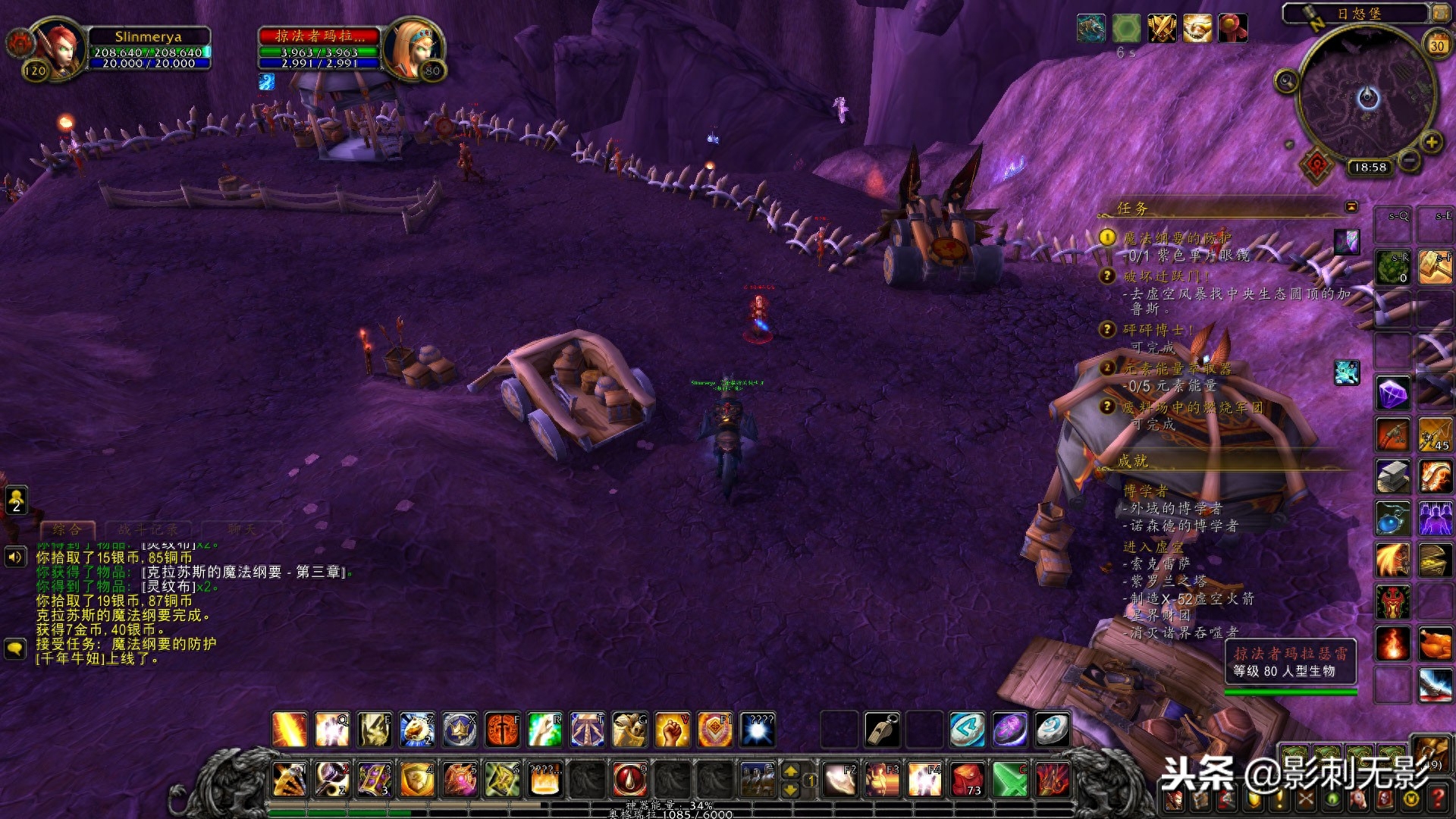Zoom out the minimap with the minus button
This screenshot has width=1456, height=819.
coord(1408,160)
